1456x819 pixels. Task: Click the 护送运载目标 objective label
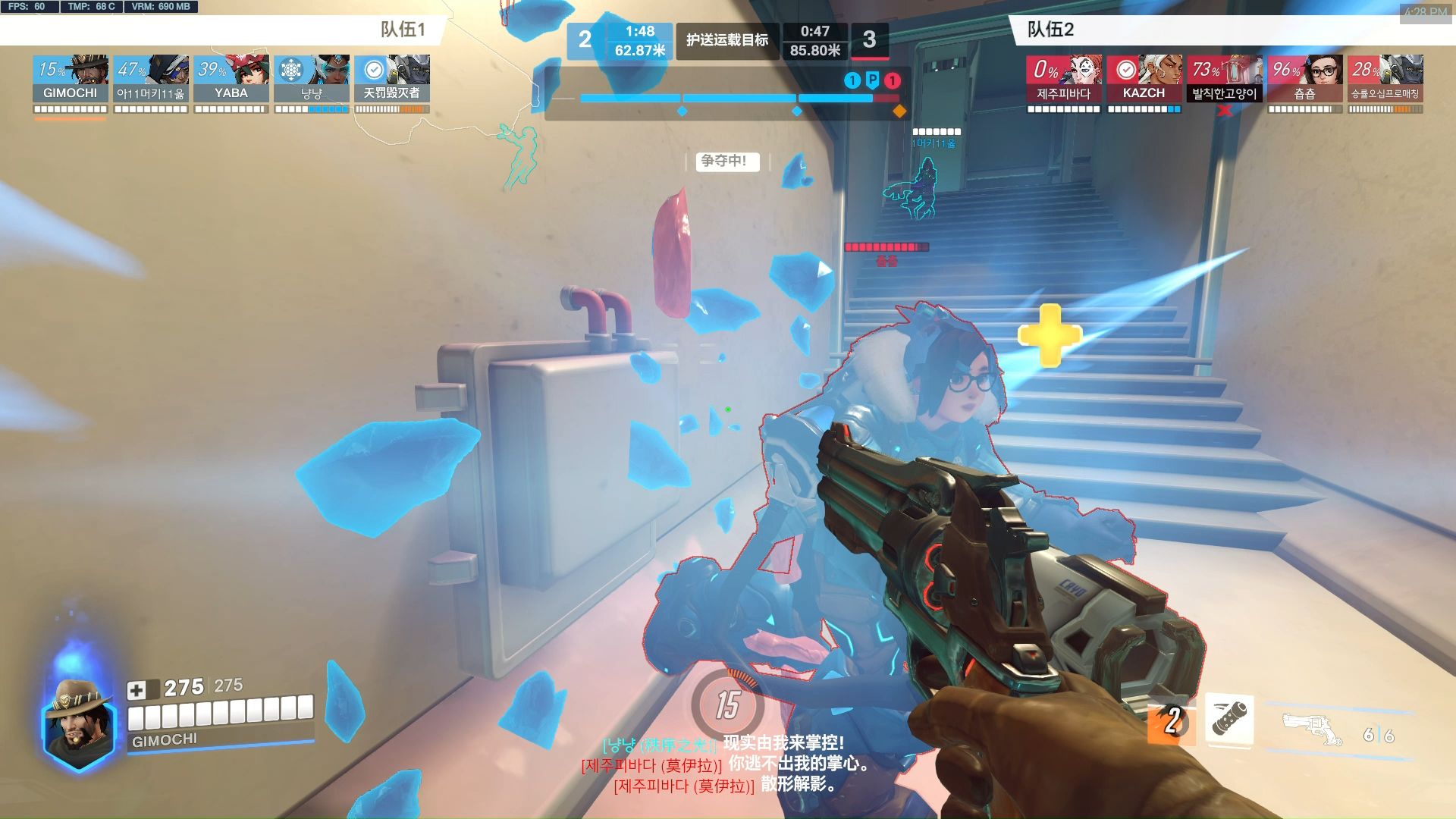coord(726,40)
